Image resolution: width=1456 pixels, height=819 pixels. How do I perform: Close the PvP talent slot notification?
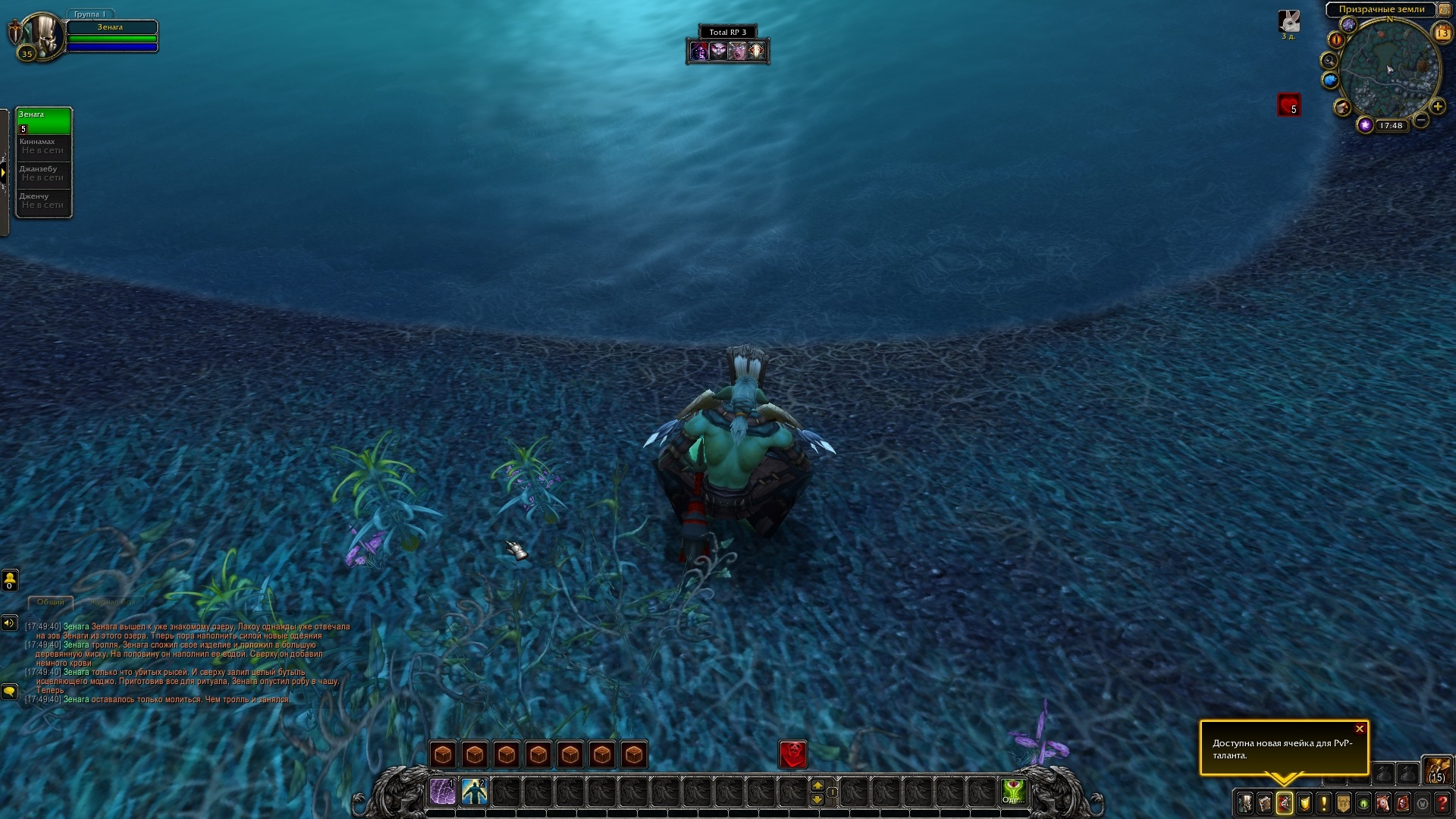[1360, 729]
